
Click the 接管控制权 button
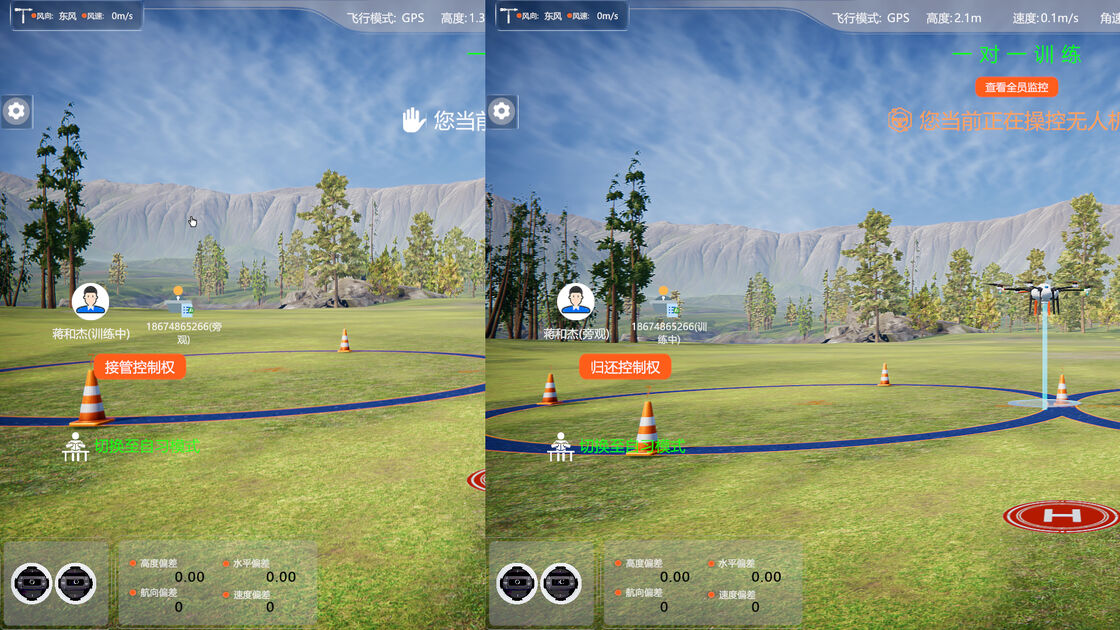(140, 367)
